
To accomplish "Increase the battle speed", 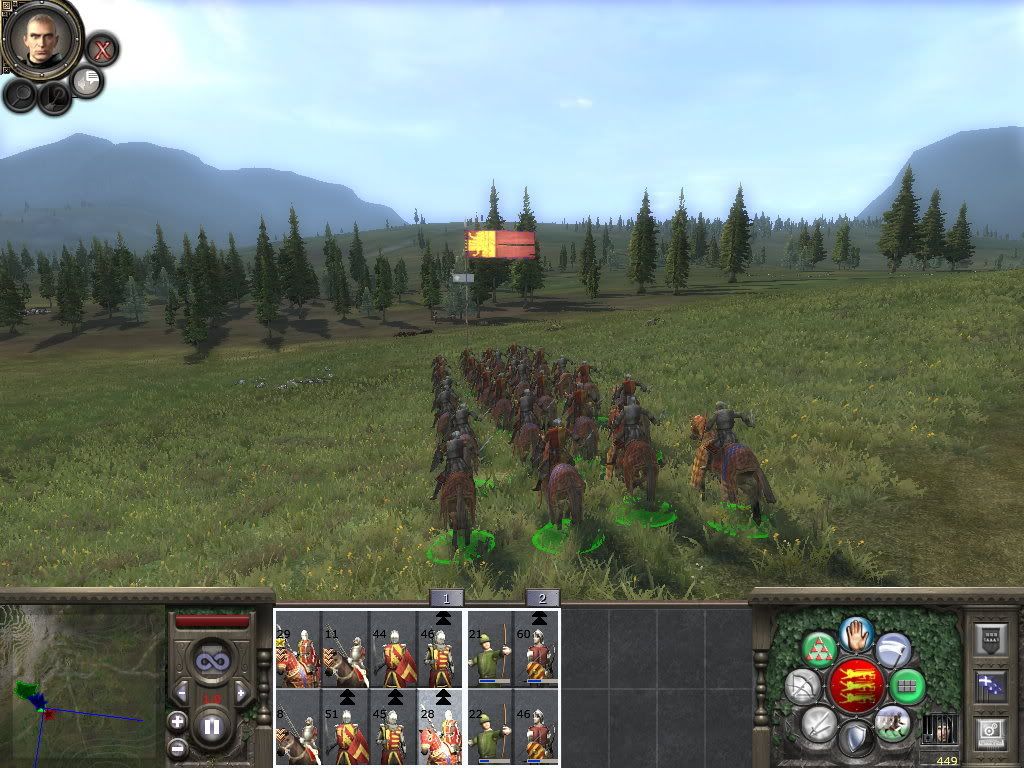I will [x=240, y=691].
